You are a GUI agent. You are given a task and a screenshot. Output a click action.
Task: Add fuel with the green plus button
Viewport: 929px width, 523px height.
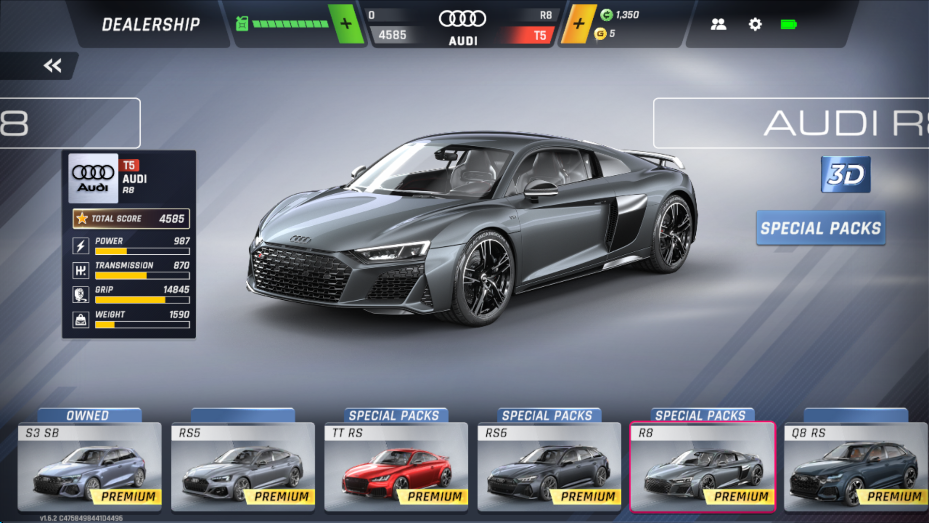(345, 23)
